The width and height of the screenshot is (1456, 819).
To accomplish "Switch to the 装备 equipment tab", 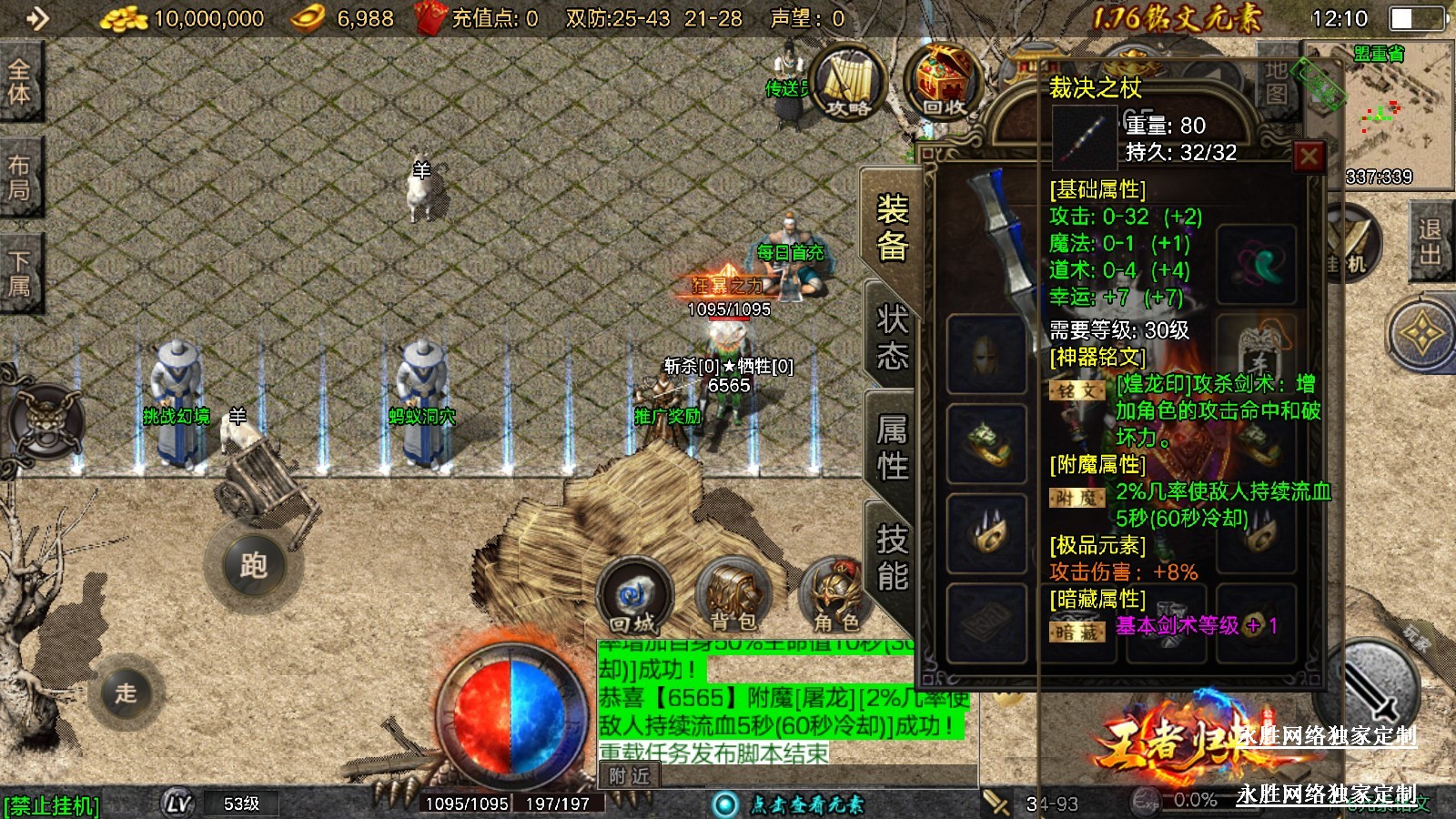I will [892, 227].
